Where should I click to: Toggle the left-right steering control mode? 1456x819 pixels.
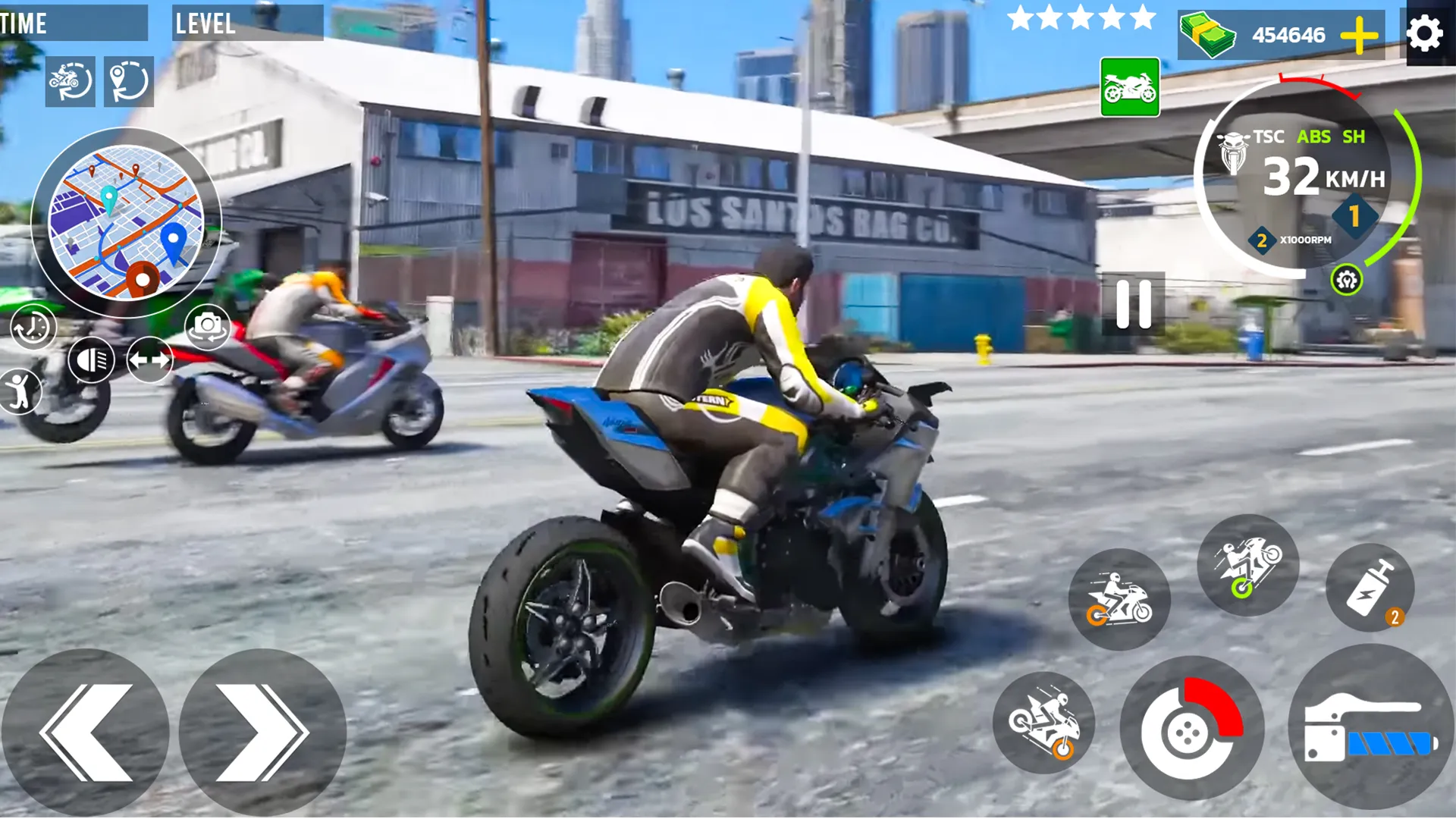click(x=149, y=359)
